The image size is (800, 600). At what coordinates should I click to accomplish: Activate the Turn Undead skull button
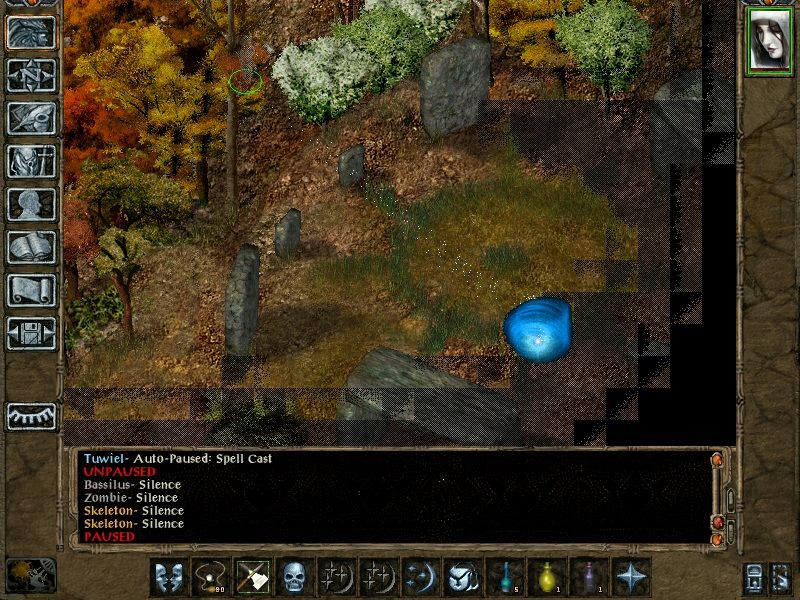294,577
